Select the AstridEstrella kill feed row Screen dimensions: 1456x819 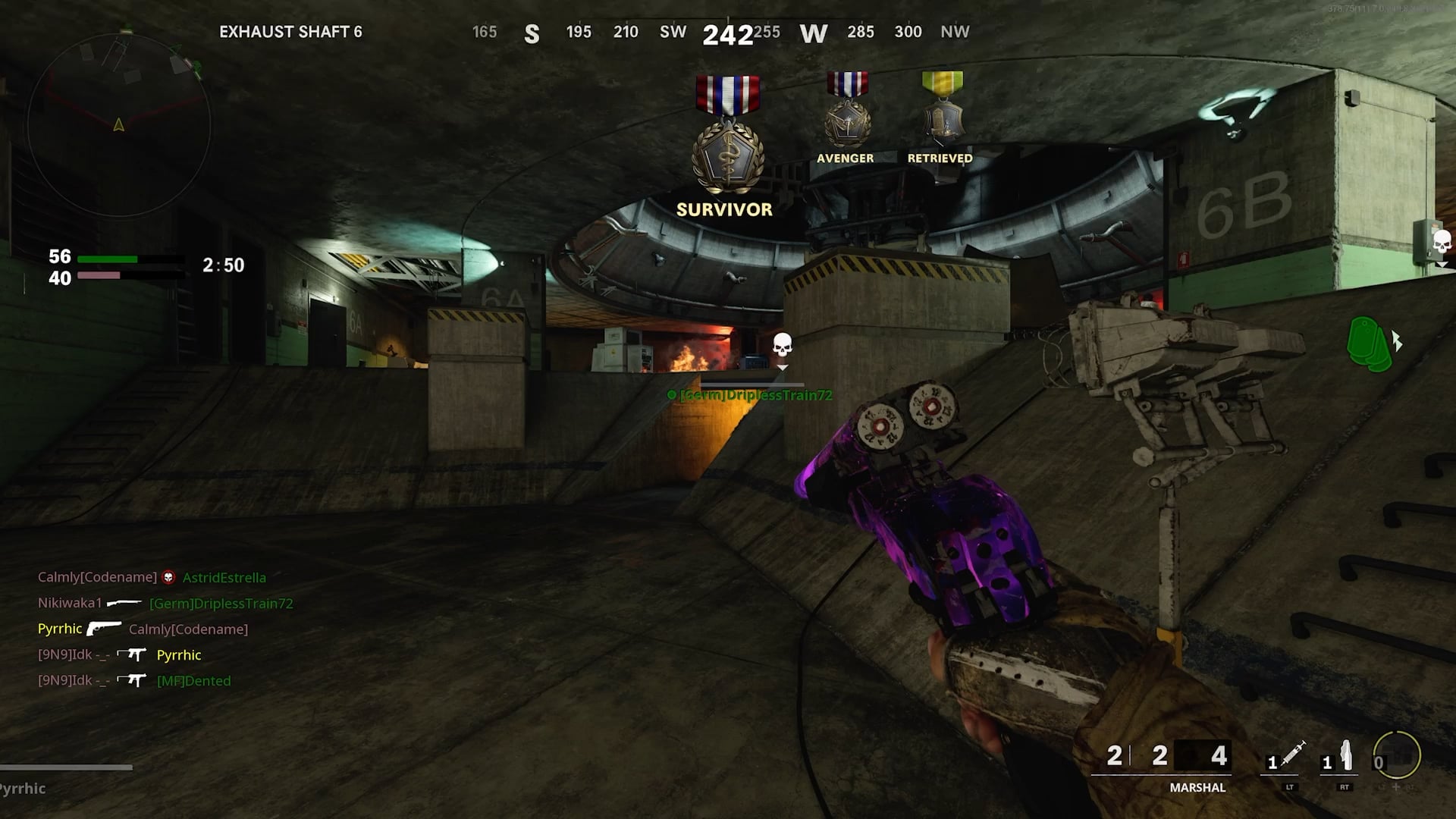[x=152, y=578]
